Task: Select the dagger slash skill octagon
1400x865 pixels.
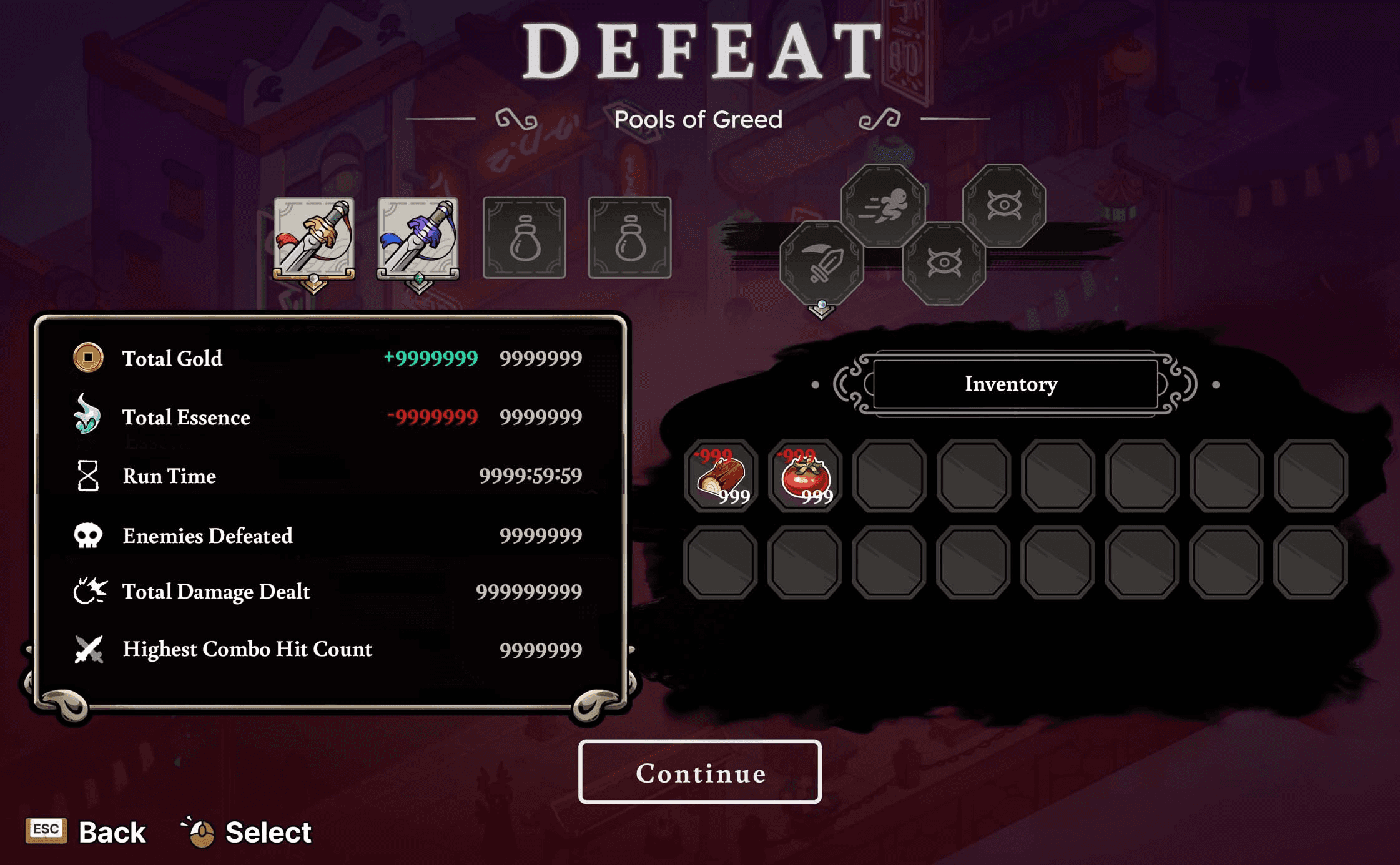Action: 822,263
